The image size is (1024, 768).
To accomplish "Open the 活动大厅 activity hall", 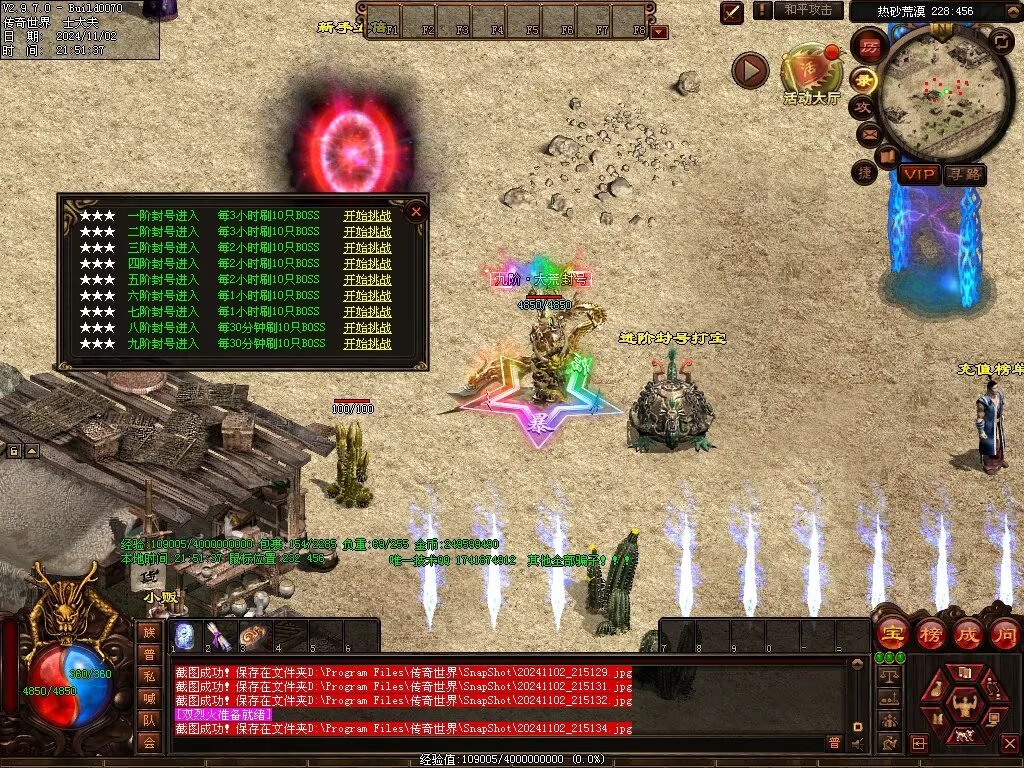I will pyautogui.click(x=811, y=74).
